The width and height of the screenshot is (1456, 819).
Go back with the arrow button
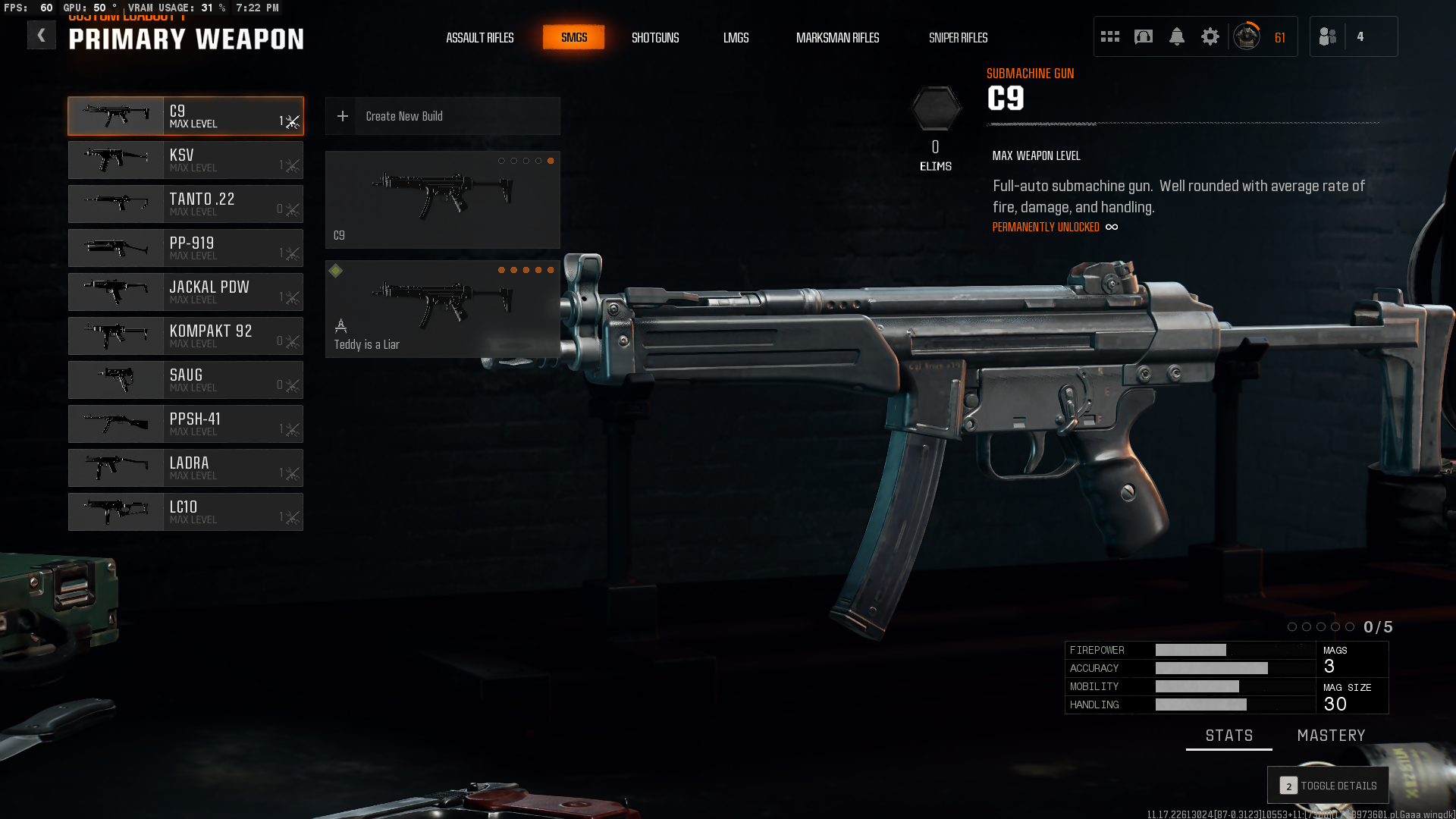[x=42, y=35]
